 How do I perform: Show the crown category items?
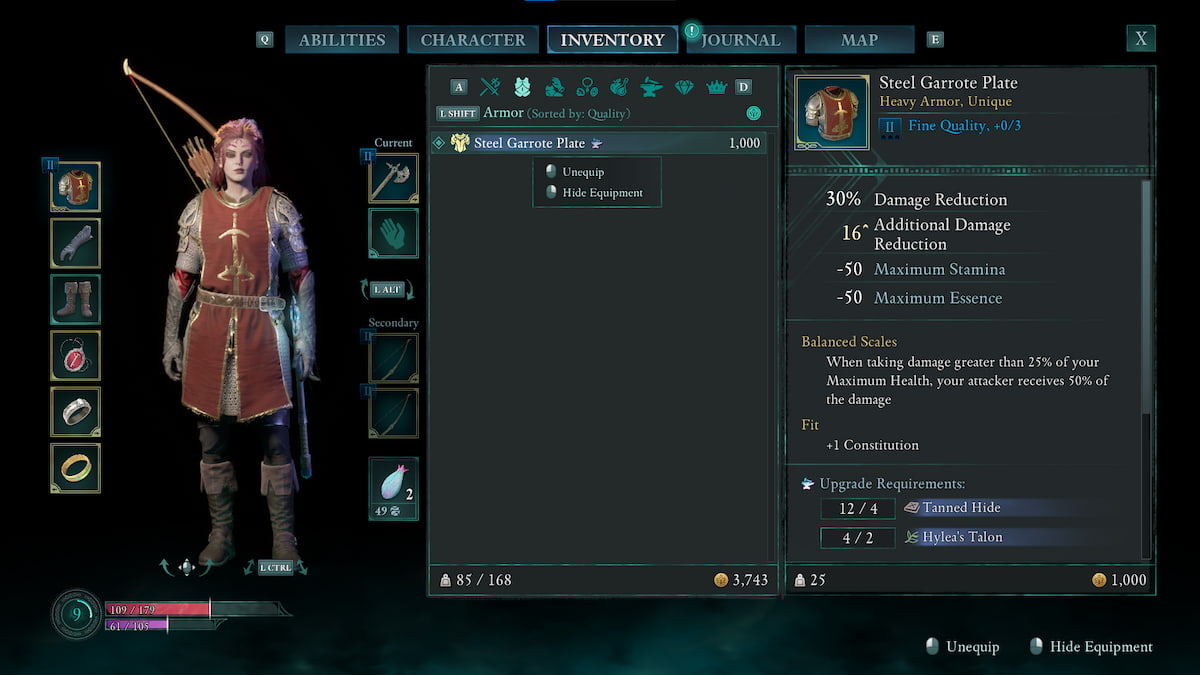[716, 87]
